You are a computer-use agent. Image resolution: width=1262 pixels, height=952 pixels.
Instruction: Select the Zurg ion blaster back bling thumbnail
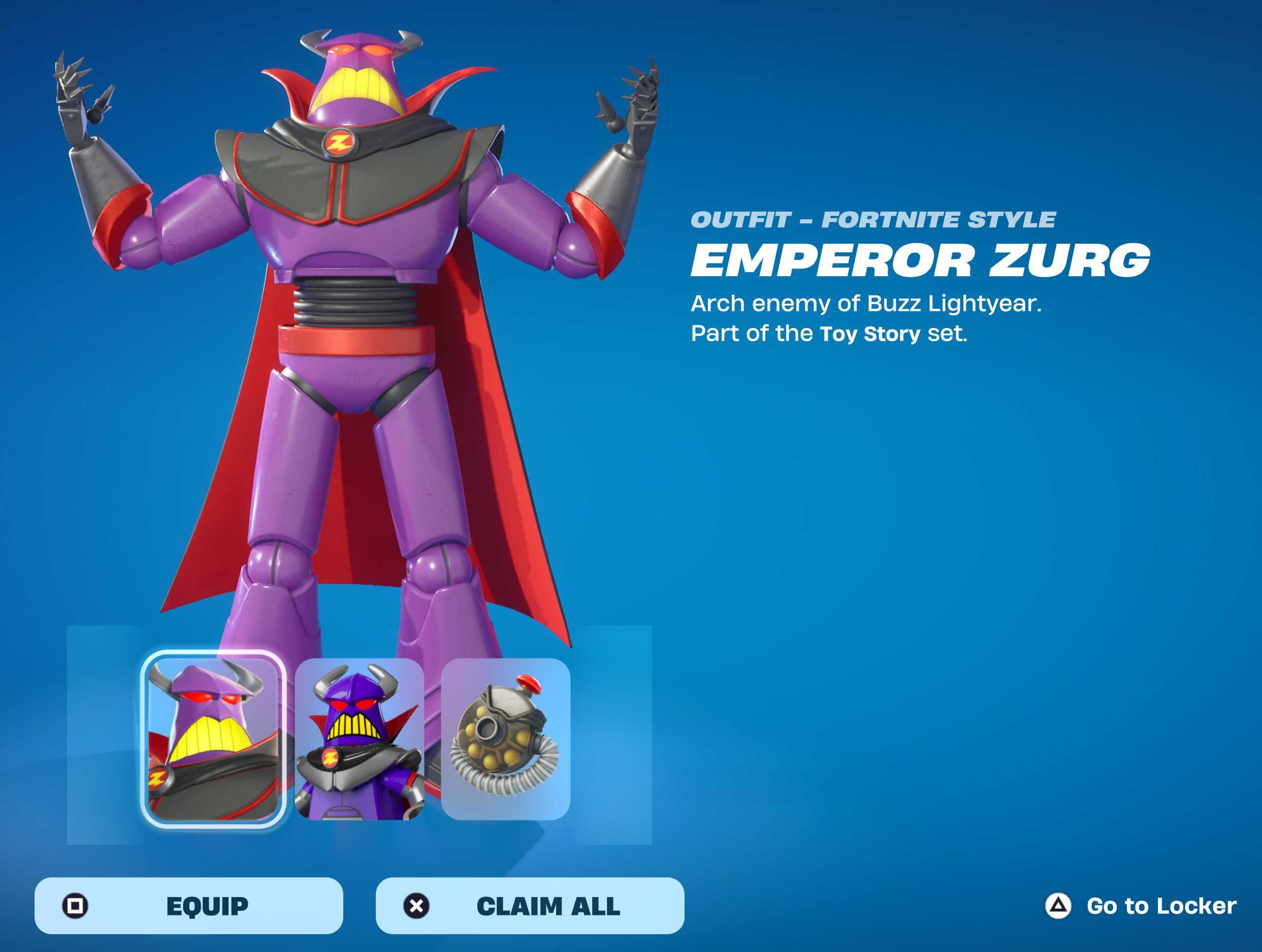click(505, 739)
